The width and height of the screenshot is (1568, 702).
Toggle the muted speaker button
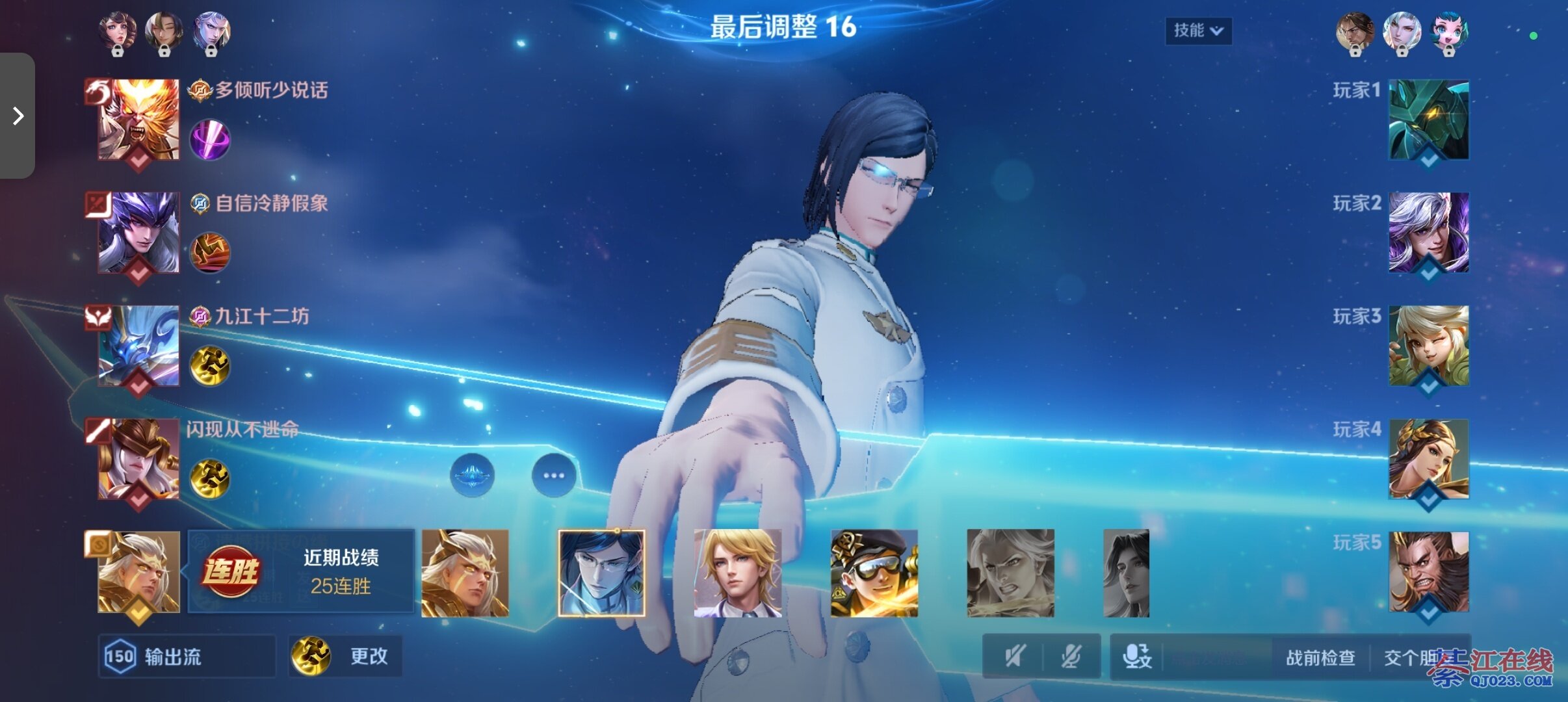pos(1015,656)
